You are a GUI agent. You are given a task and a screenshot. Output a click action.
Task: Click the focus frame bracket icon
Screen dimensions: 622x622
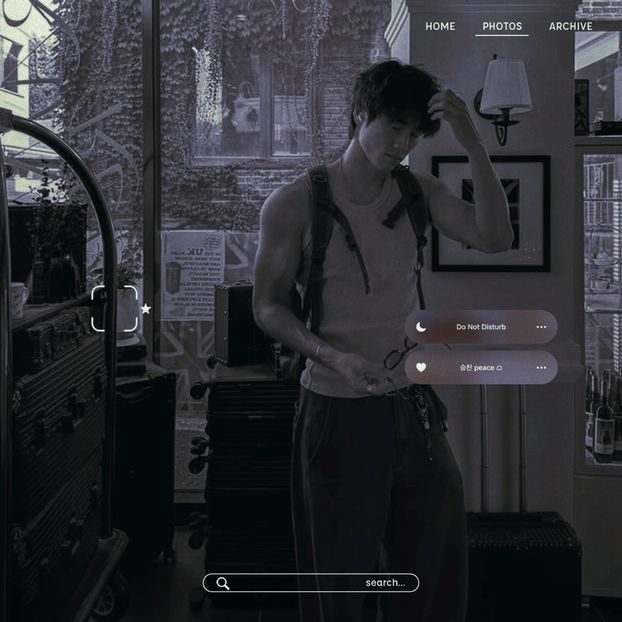pos(114,308)
